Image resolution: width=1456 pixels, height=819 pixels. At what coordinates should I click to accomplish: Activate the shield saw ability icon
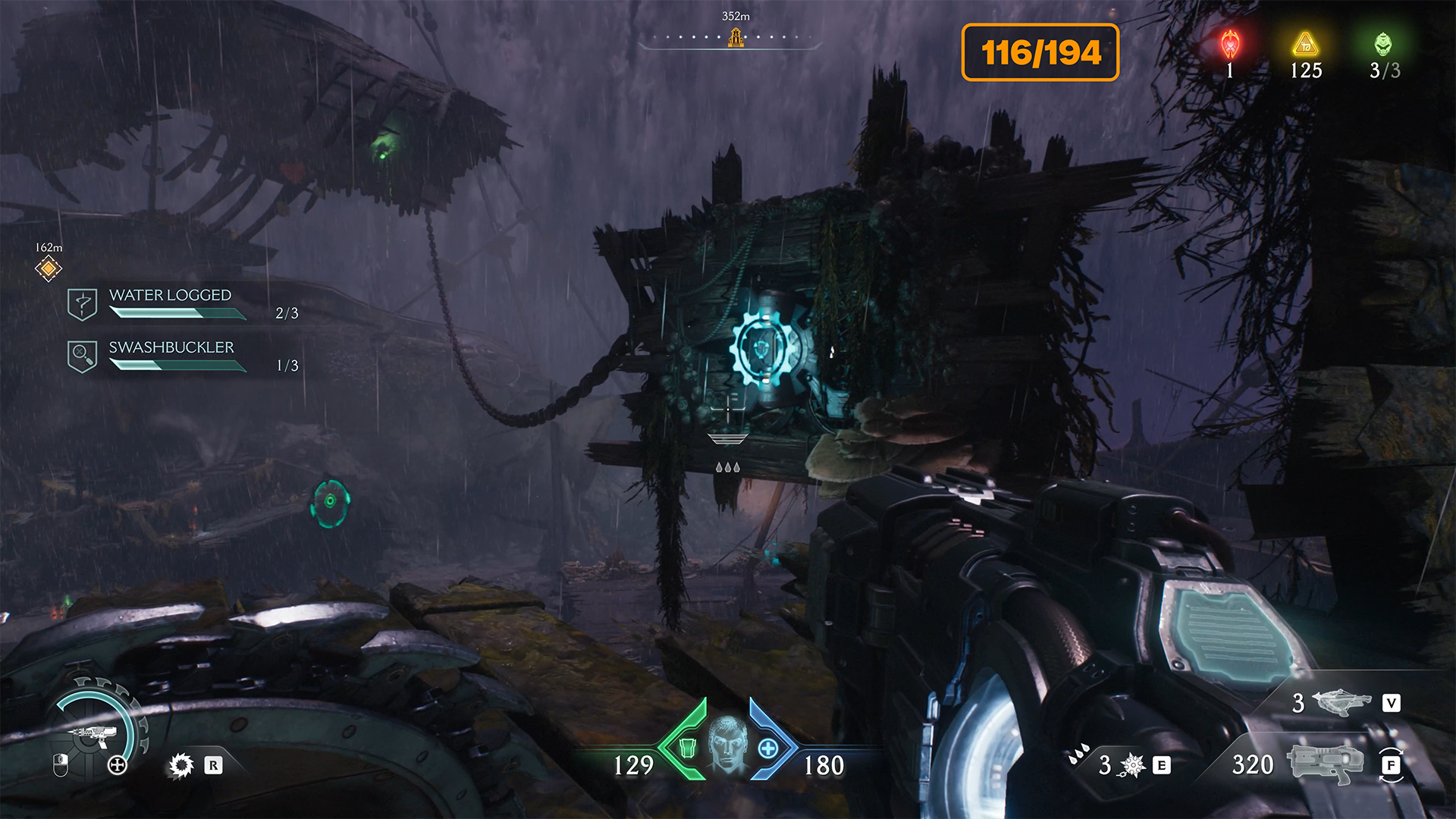click(181, 766)
